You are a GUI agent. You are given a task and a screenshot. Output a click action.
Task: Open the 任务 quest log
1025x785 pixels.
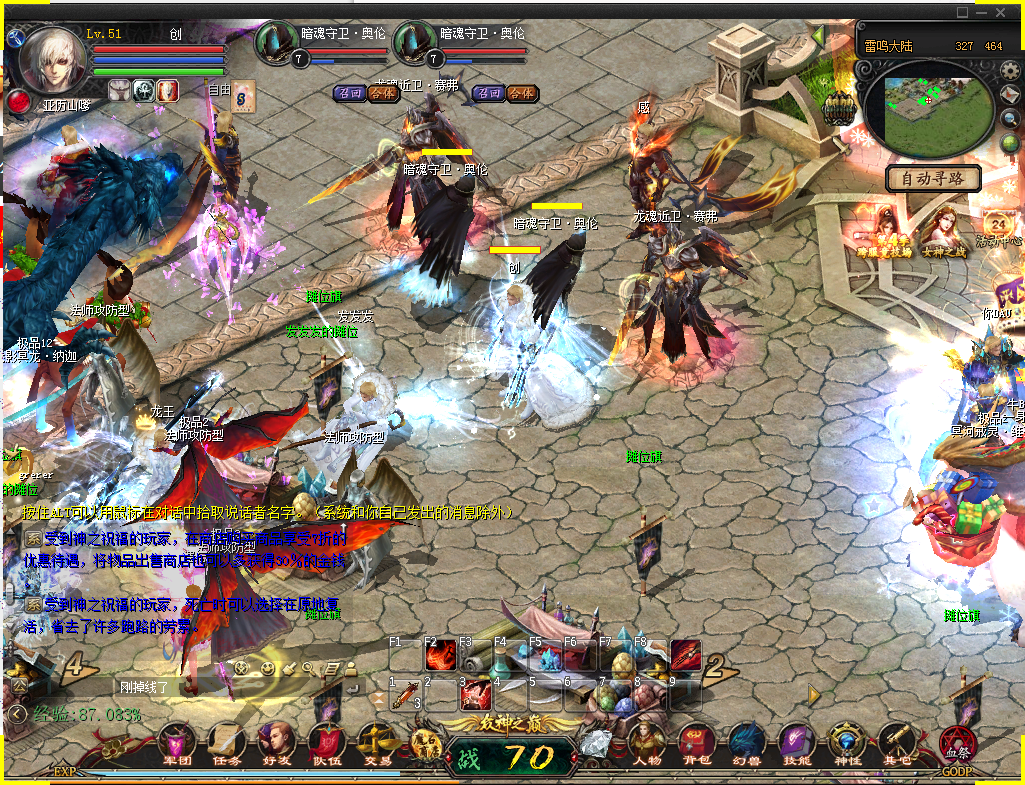click(x=227, y=743)
